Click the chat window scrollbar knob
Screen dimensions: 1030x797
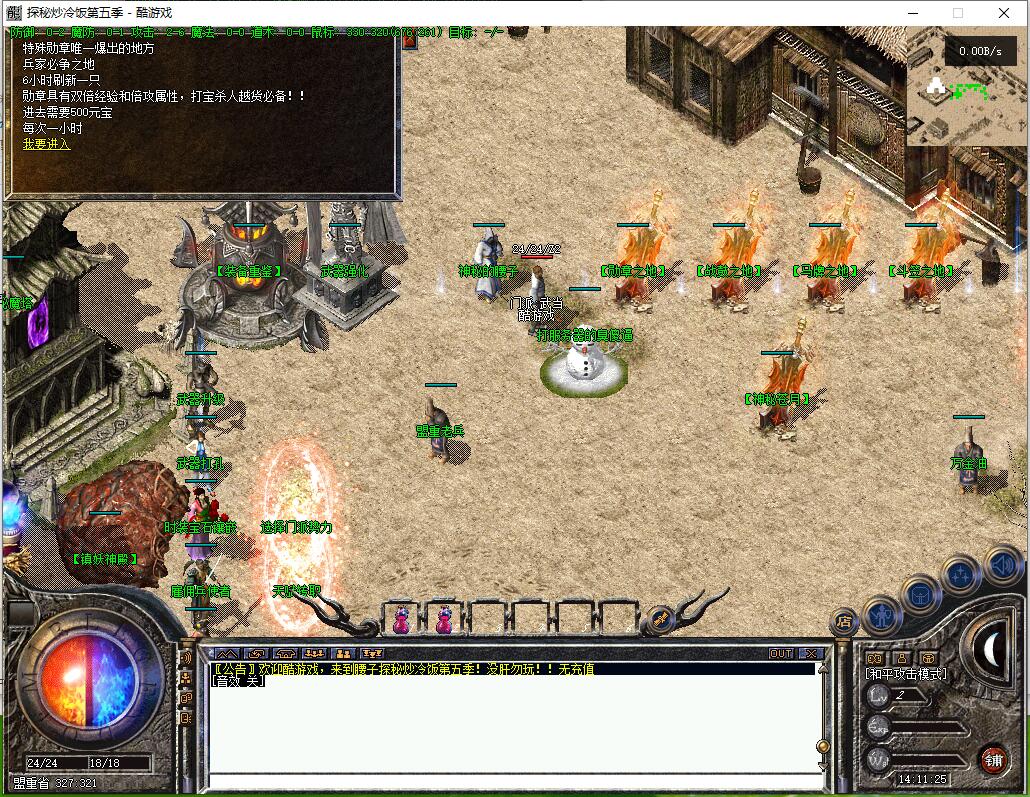point(822,746)
